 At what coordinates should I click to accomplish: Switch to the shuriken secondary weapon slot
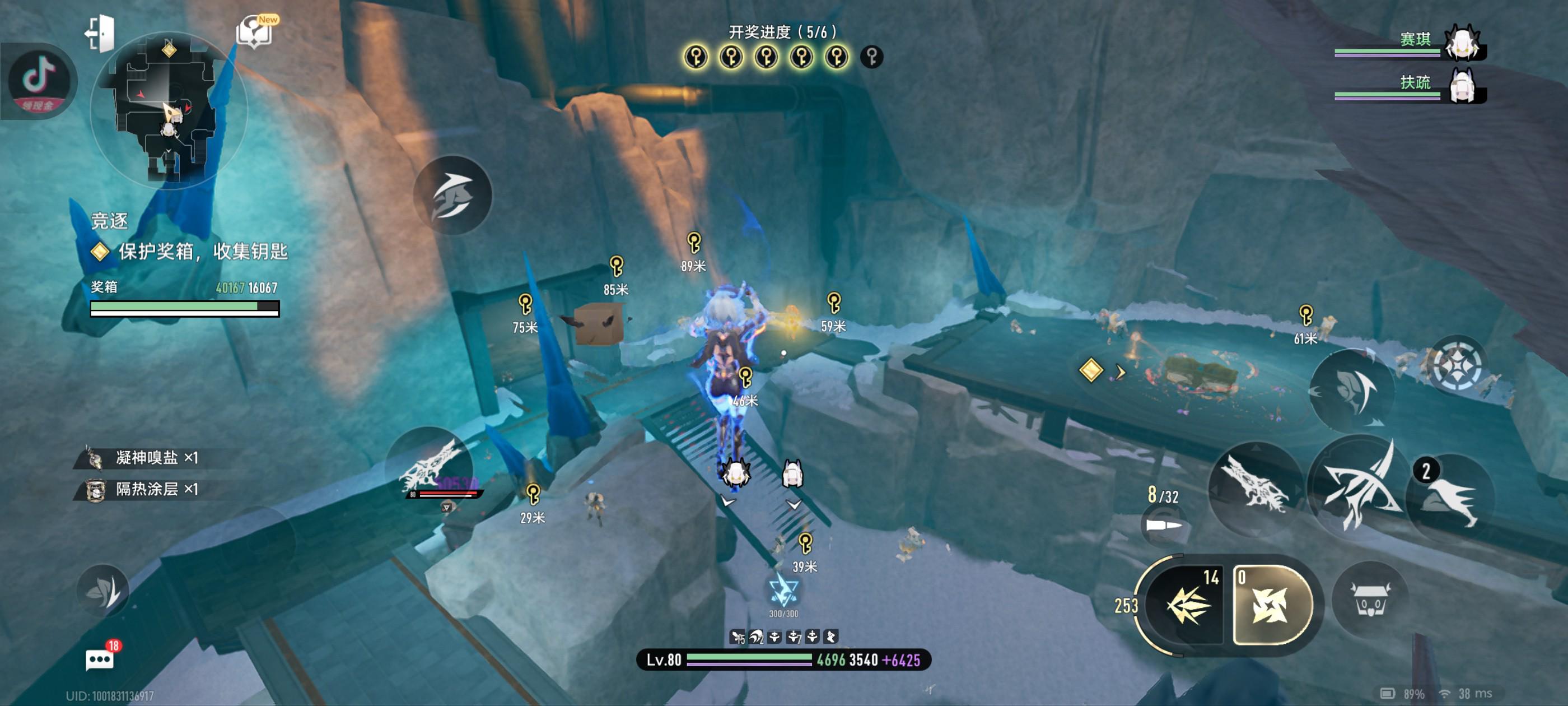click(1271, 605)
